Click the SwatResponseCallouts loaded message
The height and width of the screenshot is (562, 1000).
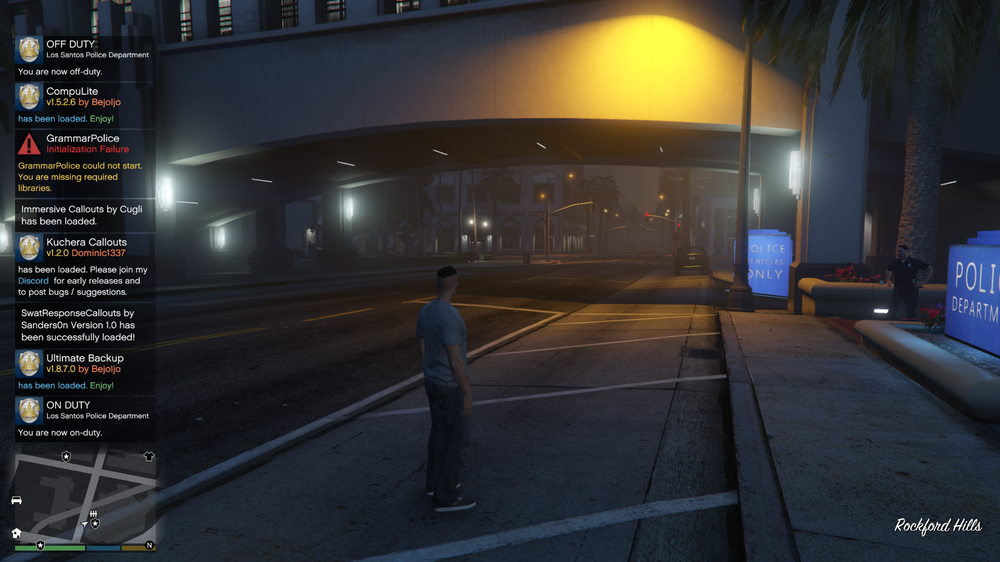pos(79,325)
